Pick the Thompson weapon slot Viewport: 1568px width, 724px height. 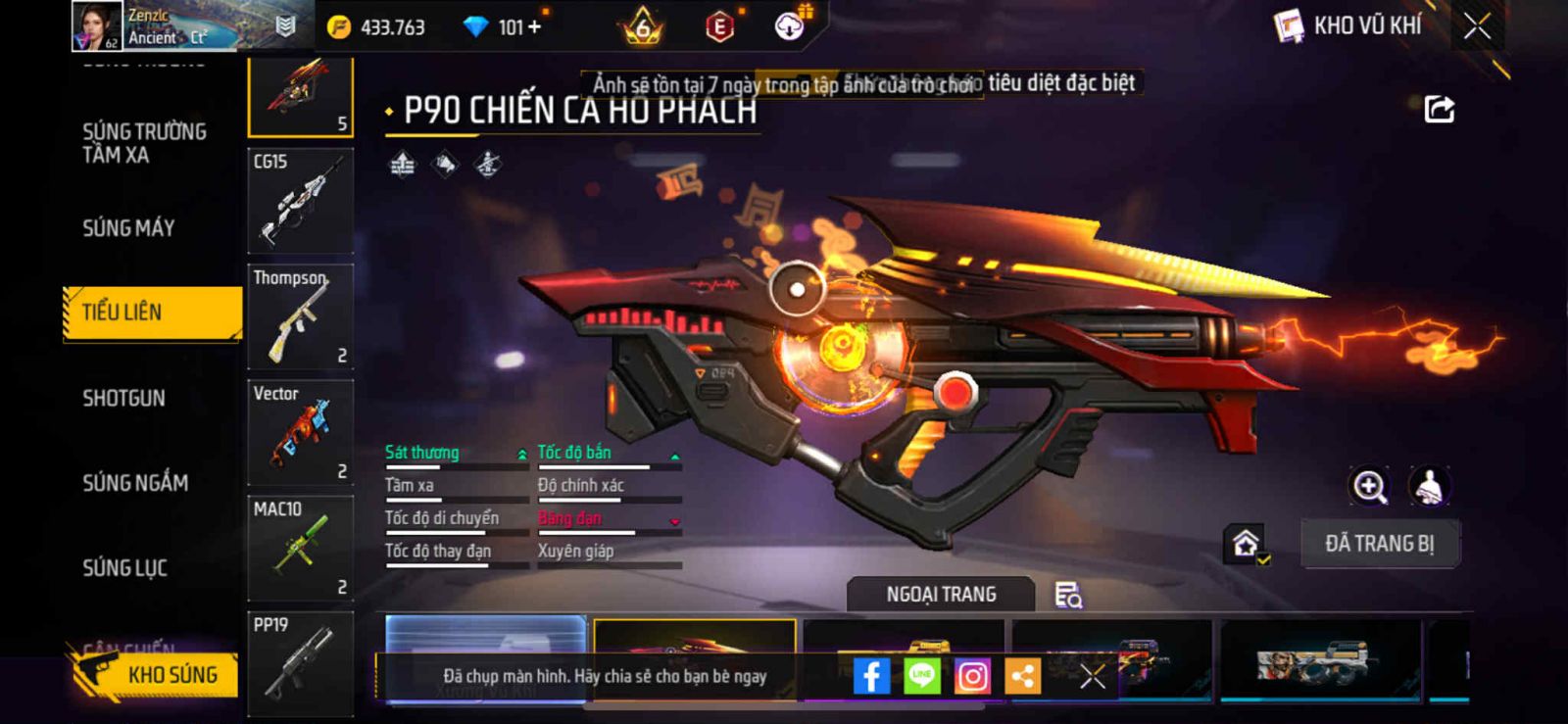[300, 316]
